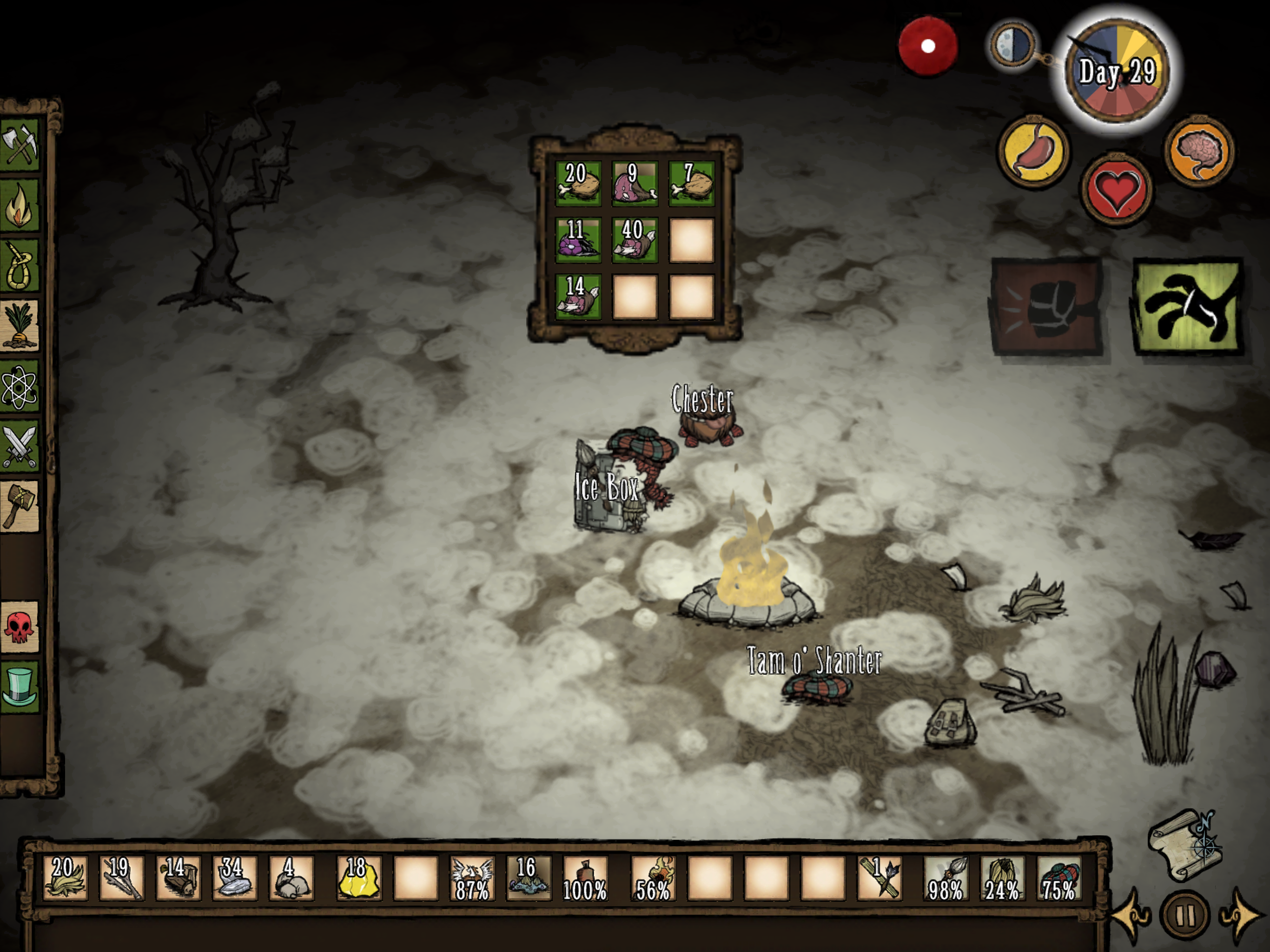The image size is (1270, 952).
Task: Tap the green action button
Action: coord(1188,307)
